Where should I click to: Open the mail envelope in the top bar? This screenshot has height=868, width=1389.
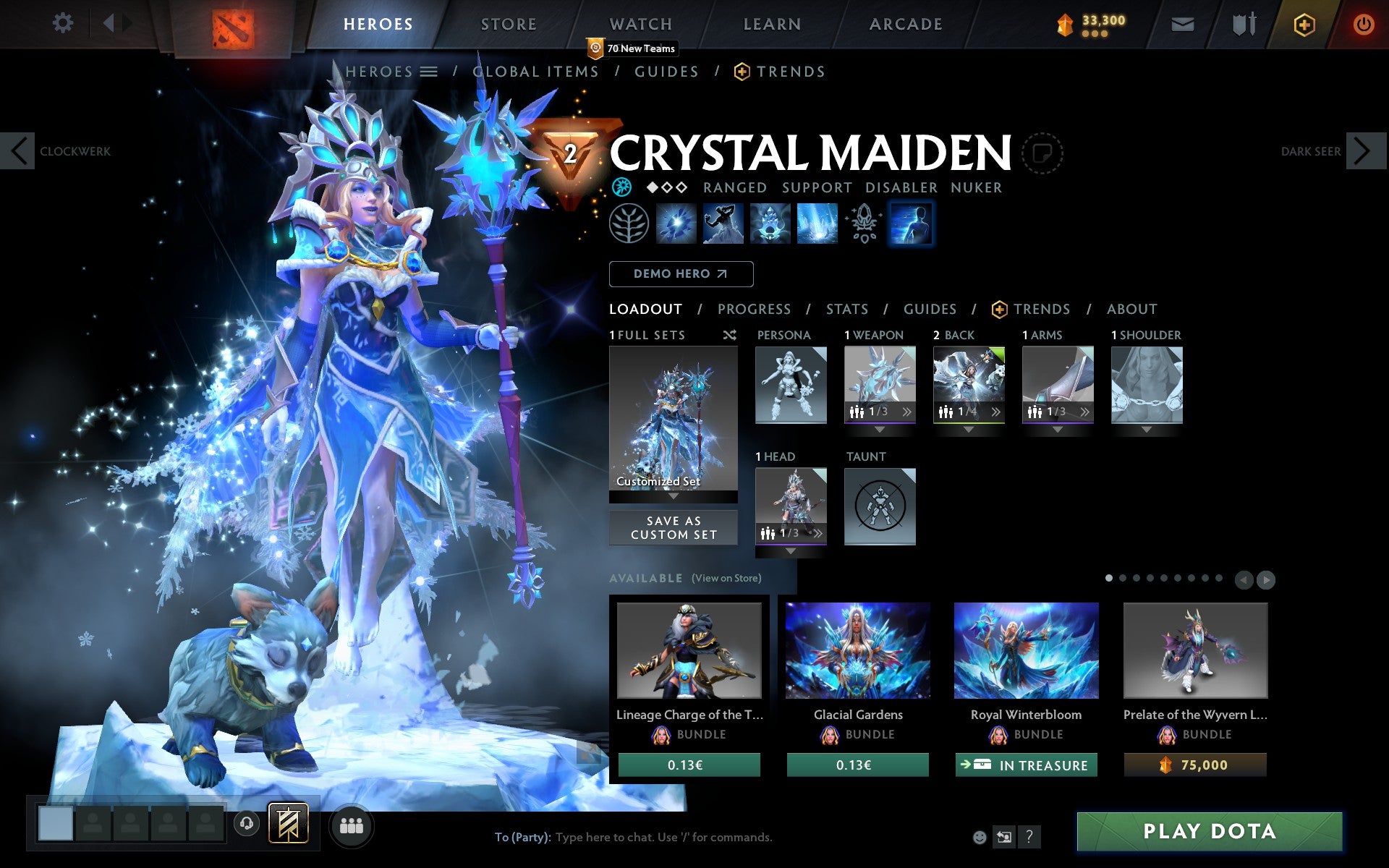(1182, 23)
